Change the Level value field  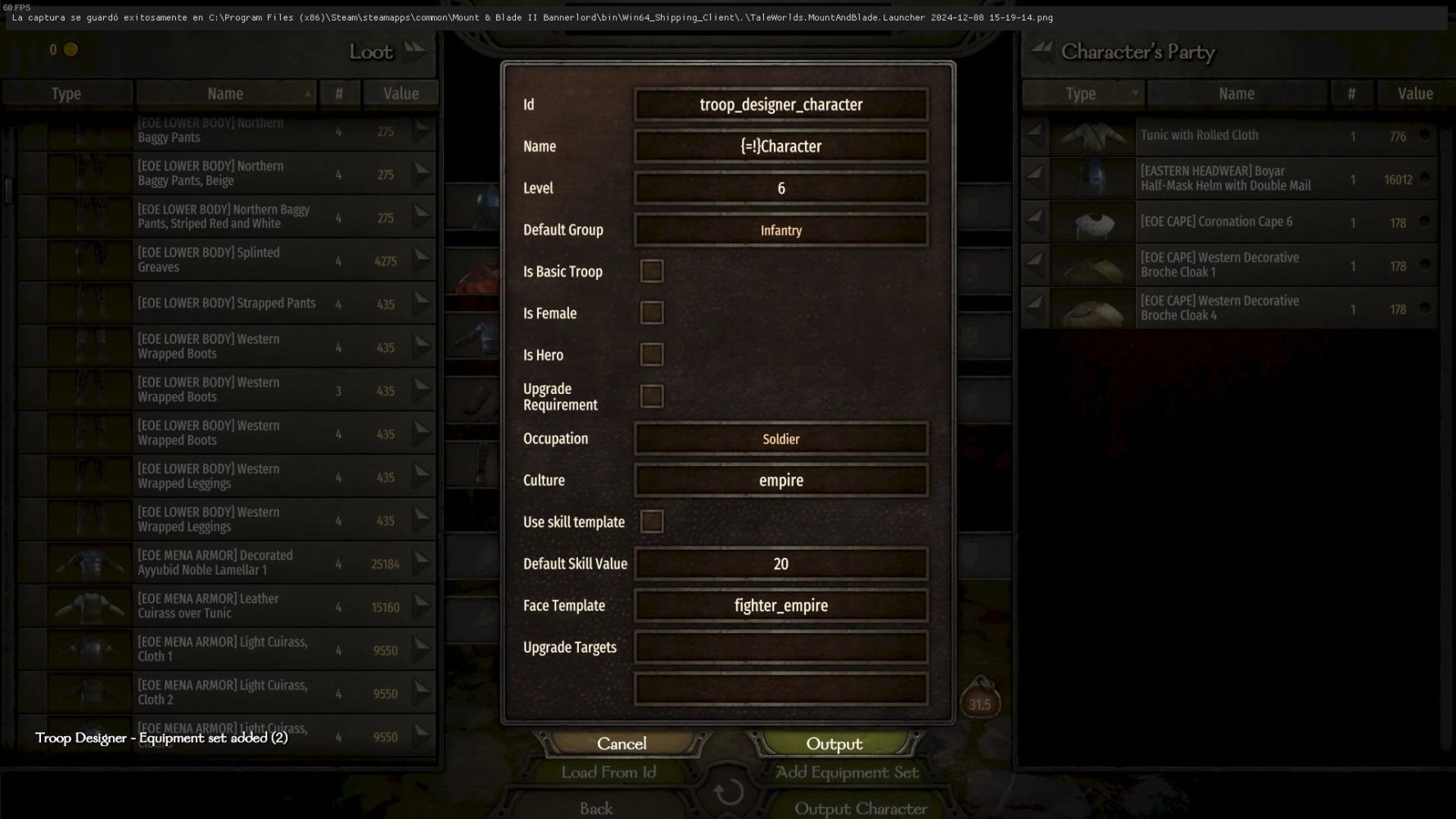[x=780, y=188]
